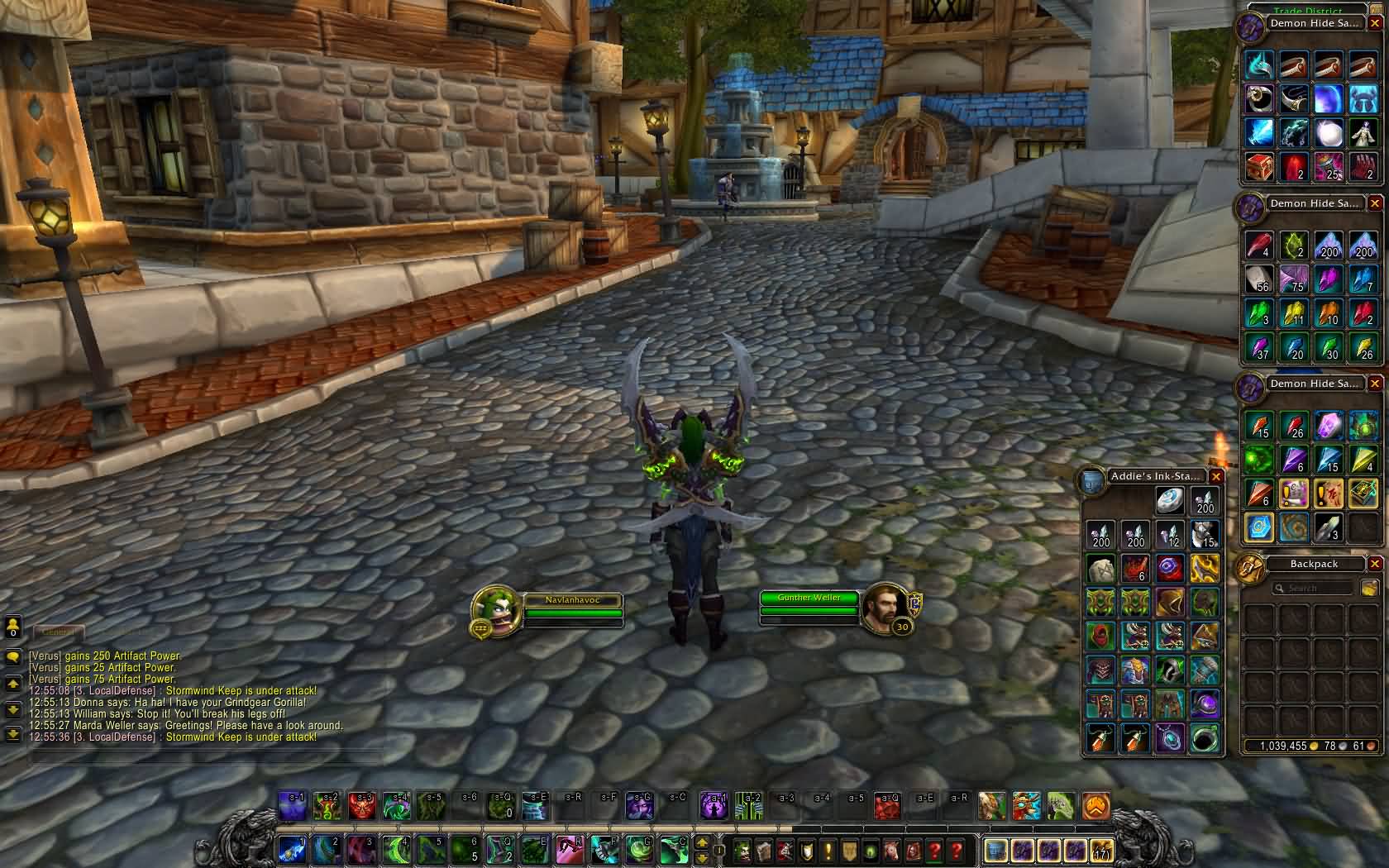Close Addie's Ink-Stained bag

pos(1215,476)
